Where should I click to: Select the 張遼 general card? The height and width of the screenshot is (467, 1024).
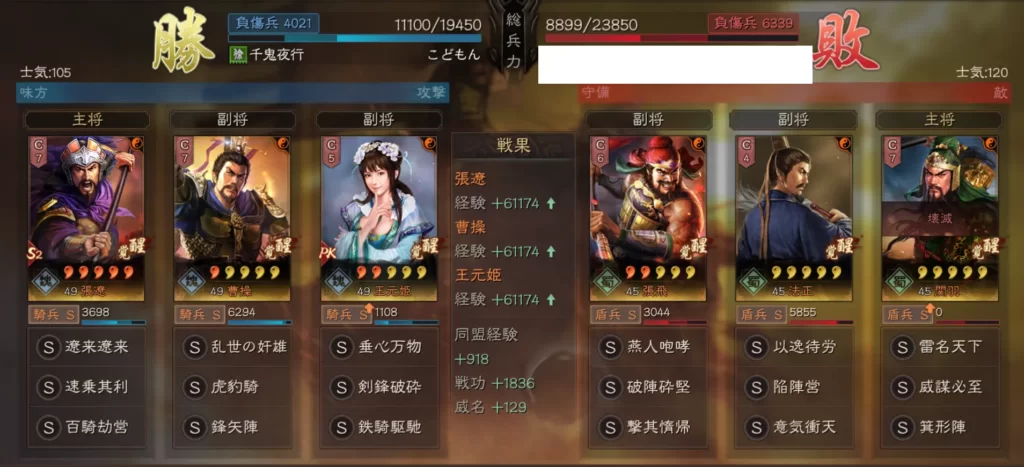point(87,216)
